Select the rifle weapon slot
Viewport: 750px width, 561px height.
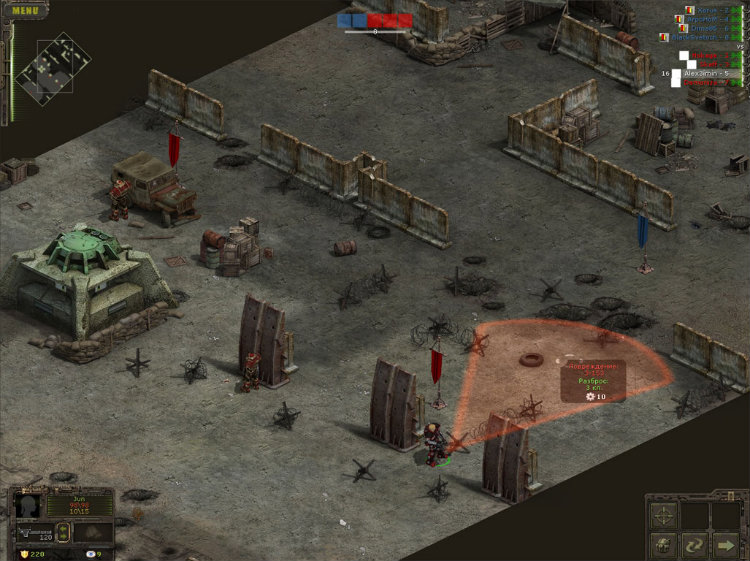[37, 532]
